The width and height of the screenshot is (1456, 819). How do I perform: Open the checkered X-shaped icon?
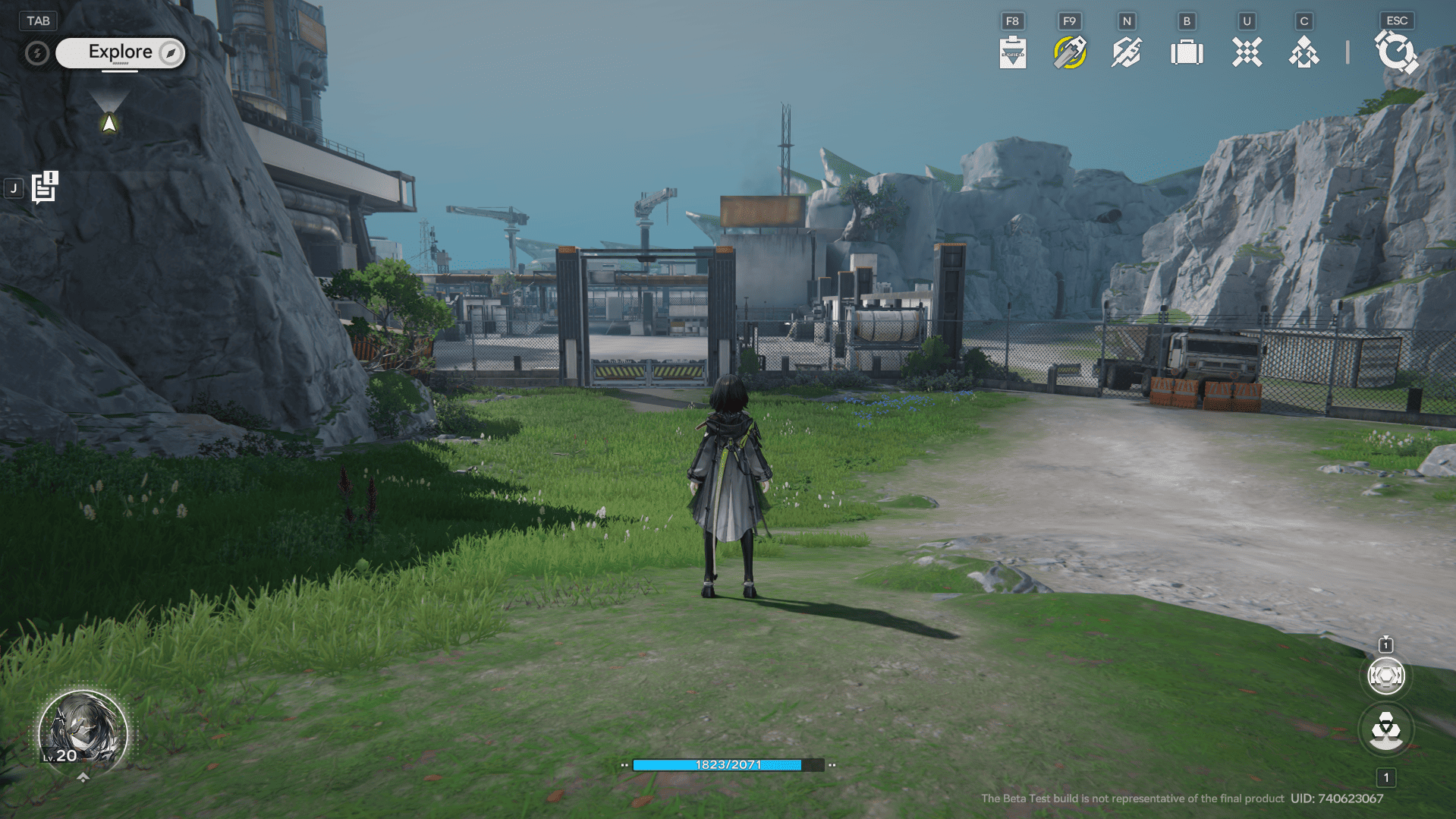point(1247,52)
